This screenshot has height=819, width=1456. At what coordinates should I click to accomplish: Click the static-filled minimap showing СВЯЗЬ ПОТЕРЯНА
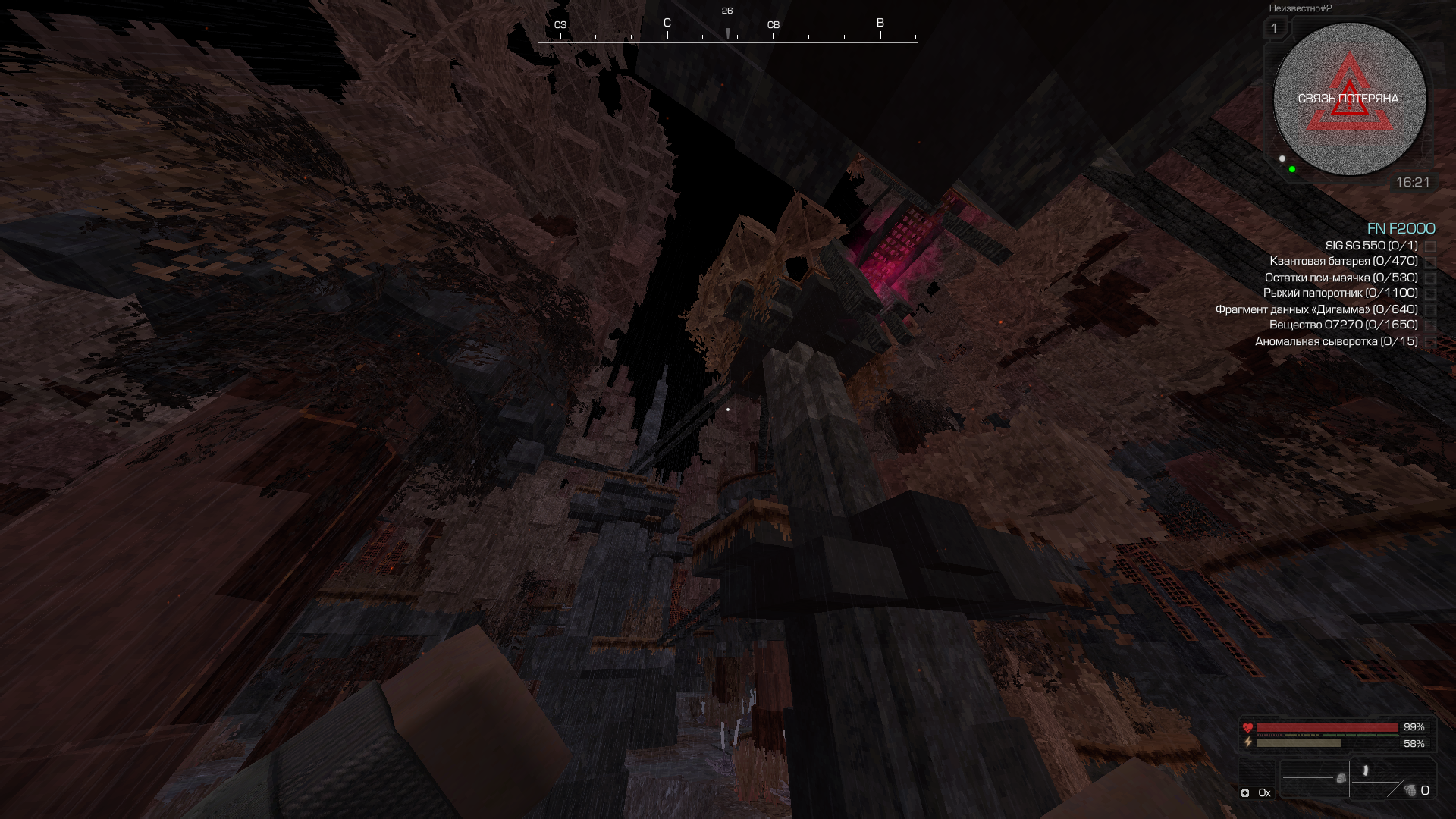tap(1349, 99)
